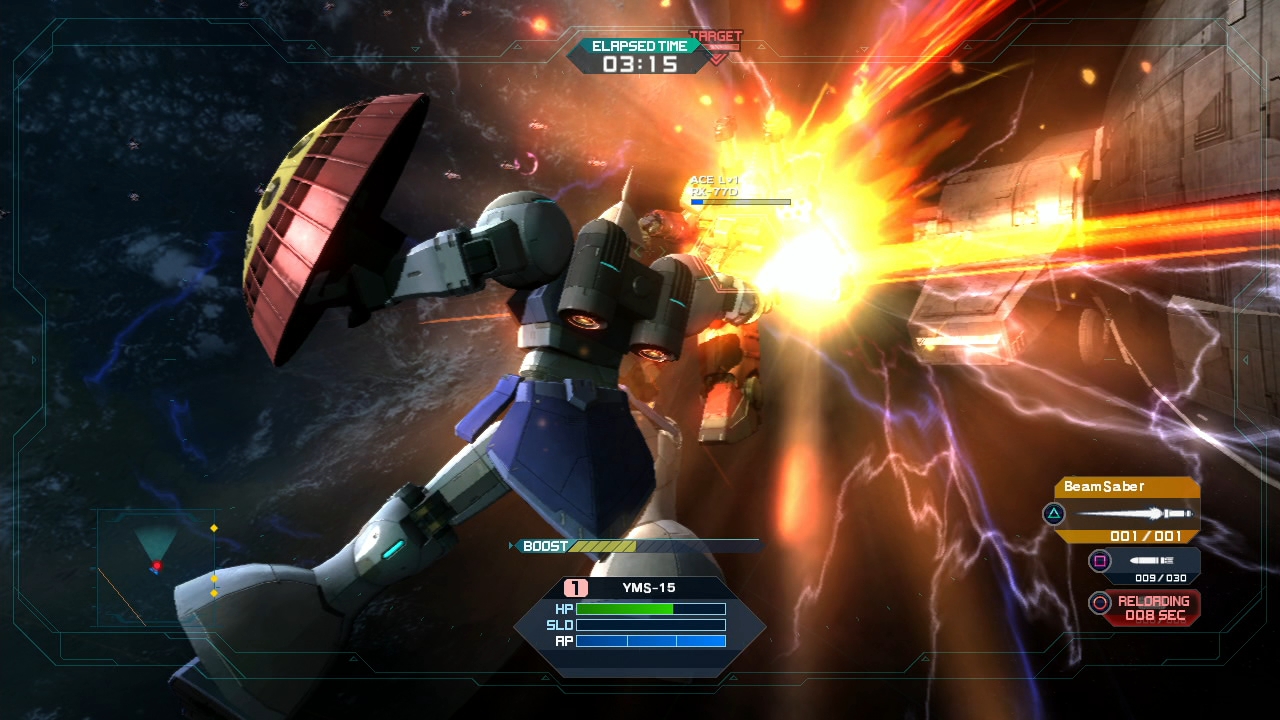Select the reloading weapon slot

coord(1146,606)
